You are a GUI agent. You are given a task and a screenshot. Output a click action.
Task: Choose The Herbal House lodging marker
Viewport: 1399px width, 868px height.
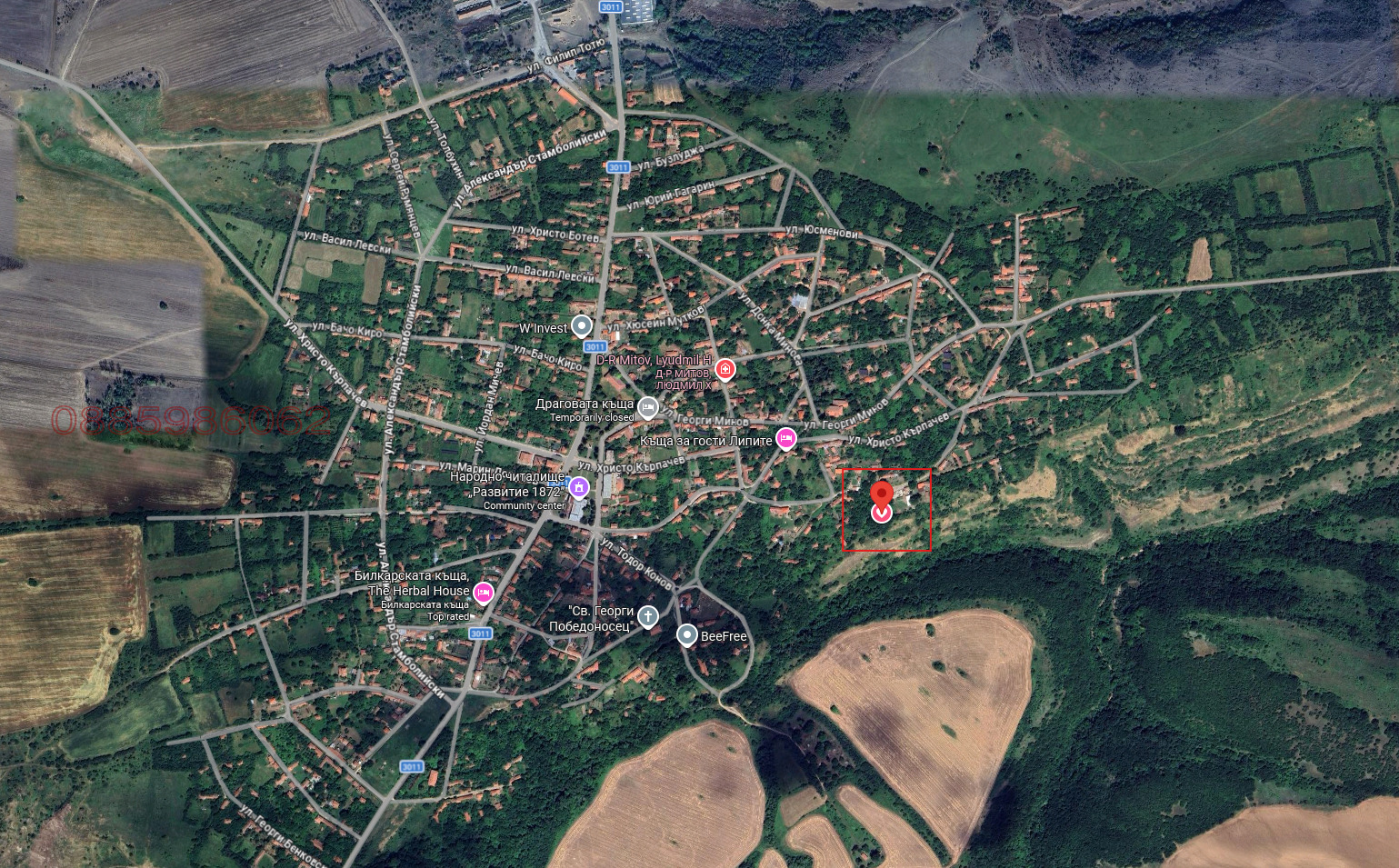click(483, 593)
